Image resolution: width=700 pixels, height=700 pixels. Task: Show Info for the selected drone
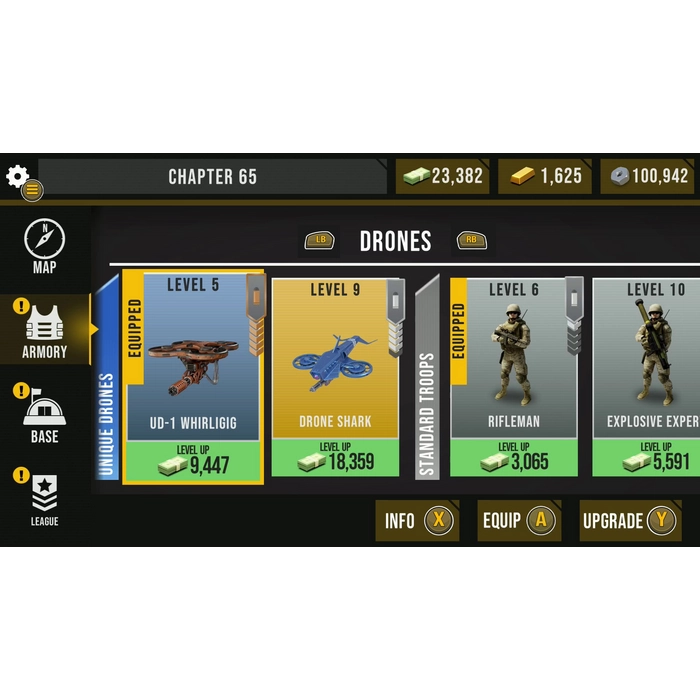pos(417,520)
